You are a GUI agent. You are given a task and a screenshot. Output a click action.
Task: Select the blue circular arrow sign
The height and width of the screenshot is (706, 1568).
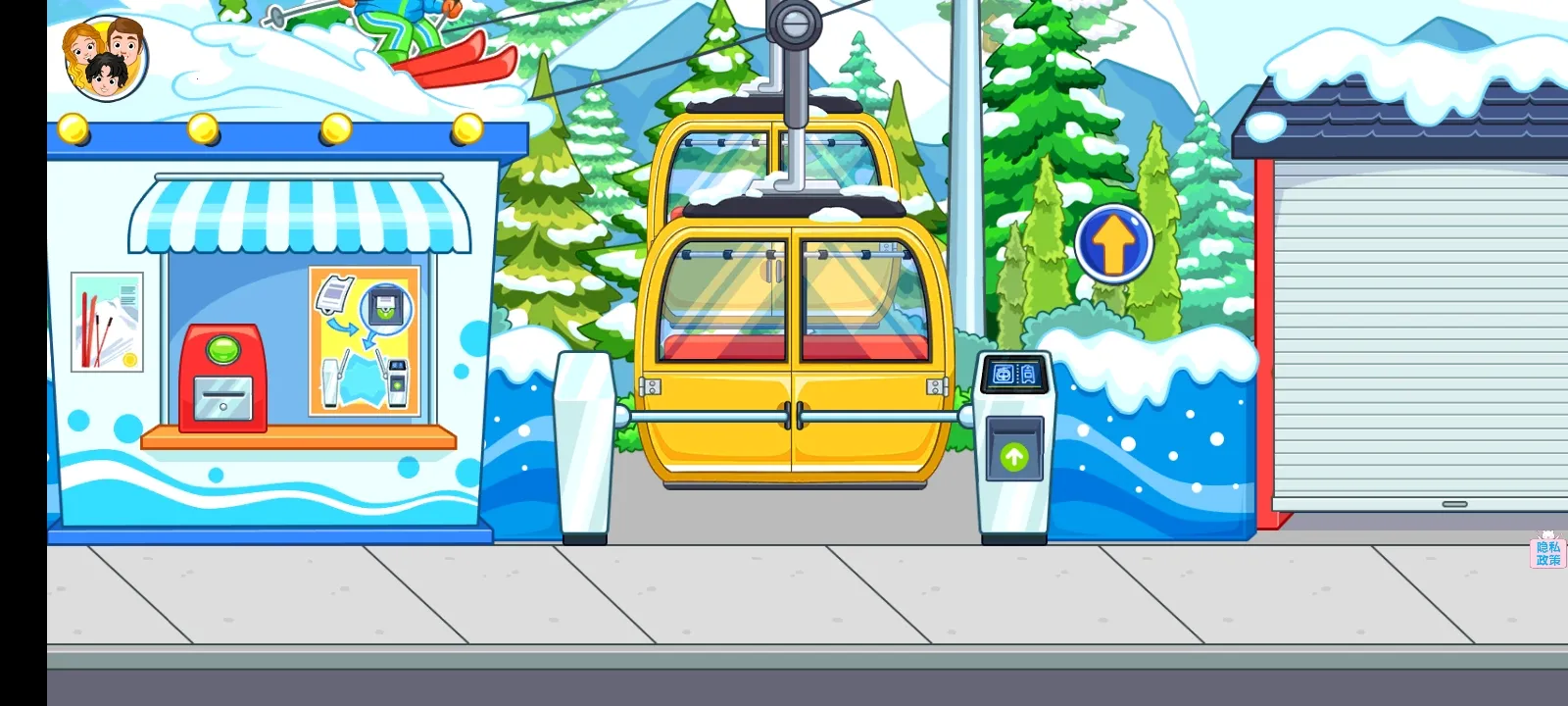1113,241
